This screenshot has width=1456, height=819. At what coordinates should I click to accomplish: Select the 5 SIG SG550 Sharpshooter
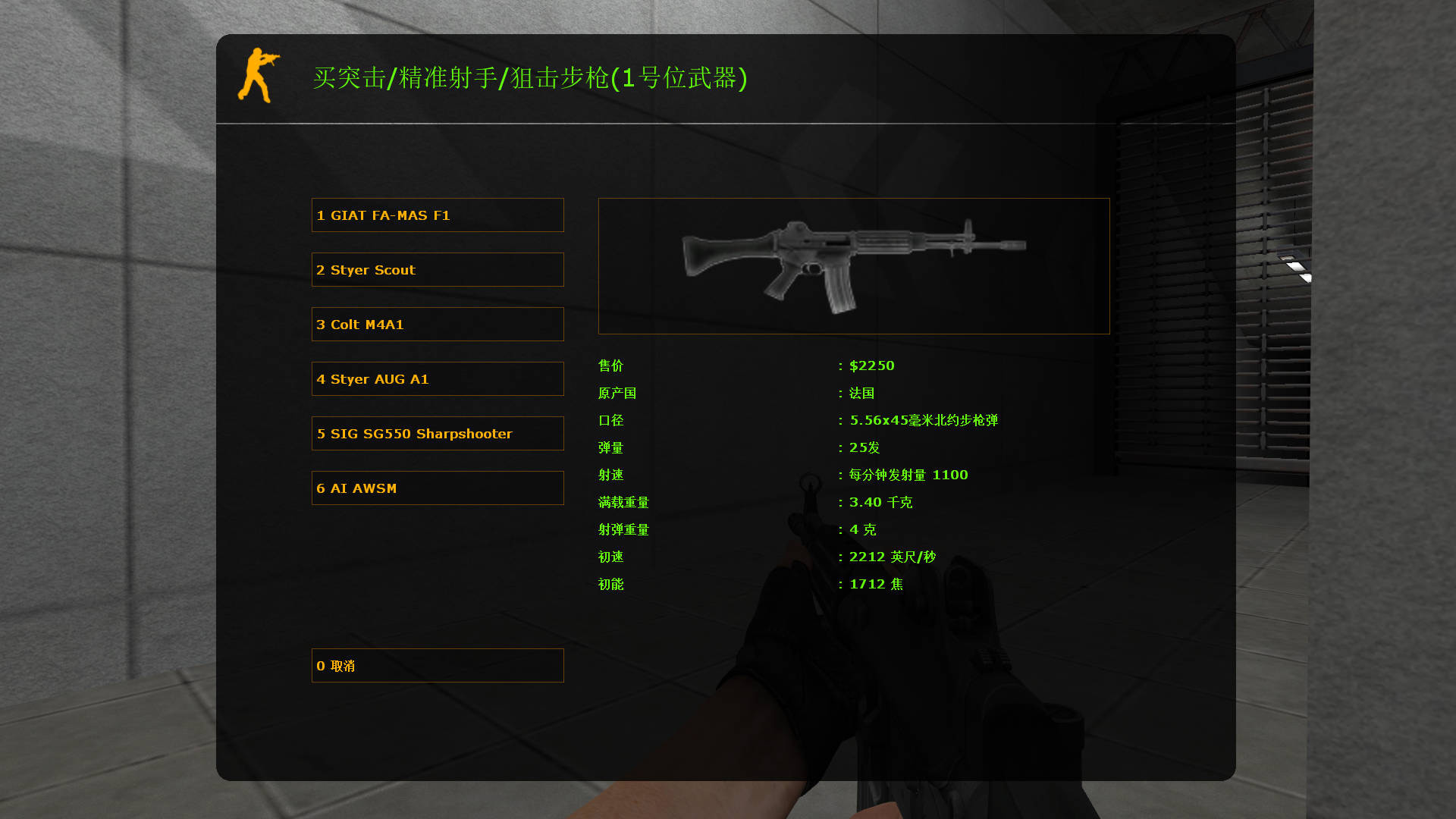click(438, 433)
